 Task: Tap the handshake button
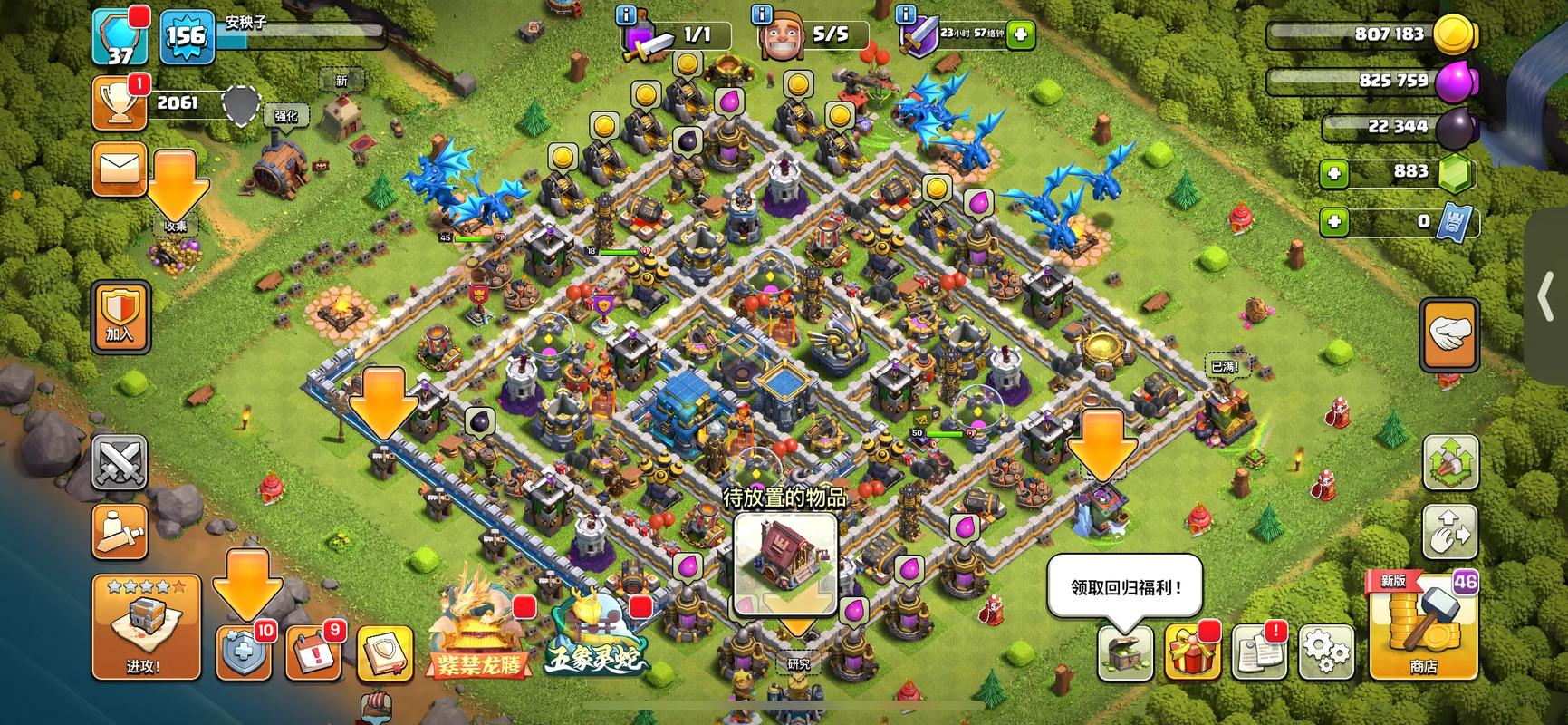click(x=1449, y=333)
